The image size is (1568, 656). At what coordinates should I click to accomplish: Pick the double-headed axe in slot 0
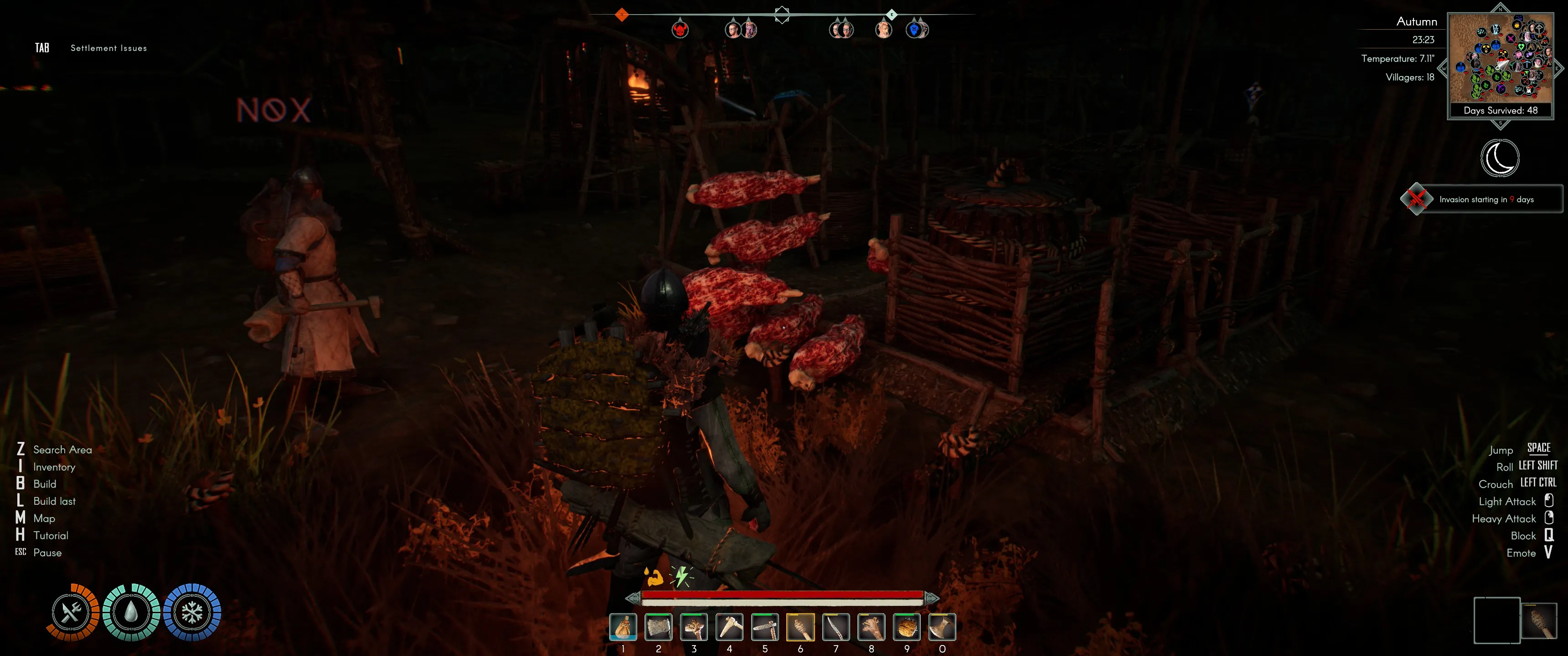[942, 627]
